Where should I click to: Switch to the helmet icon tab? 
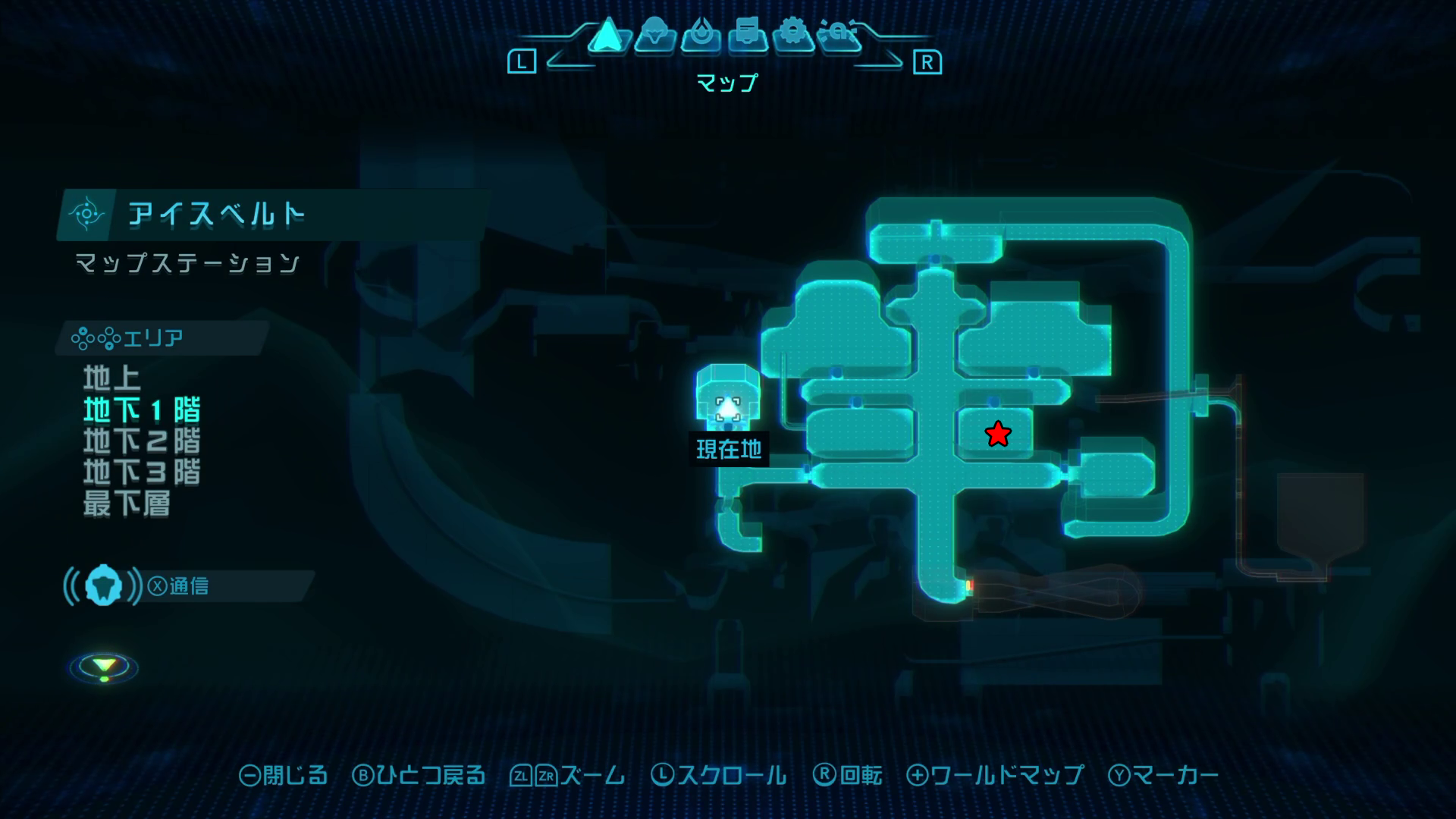(654, 36)
